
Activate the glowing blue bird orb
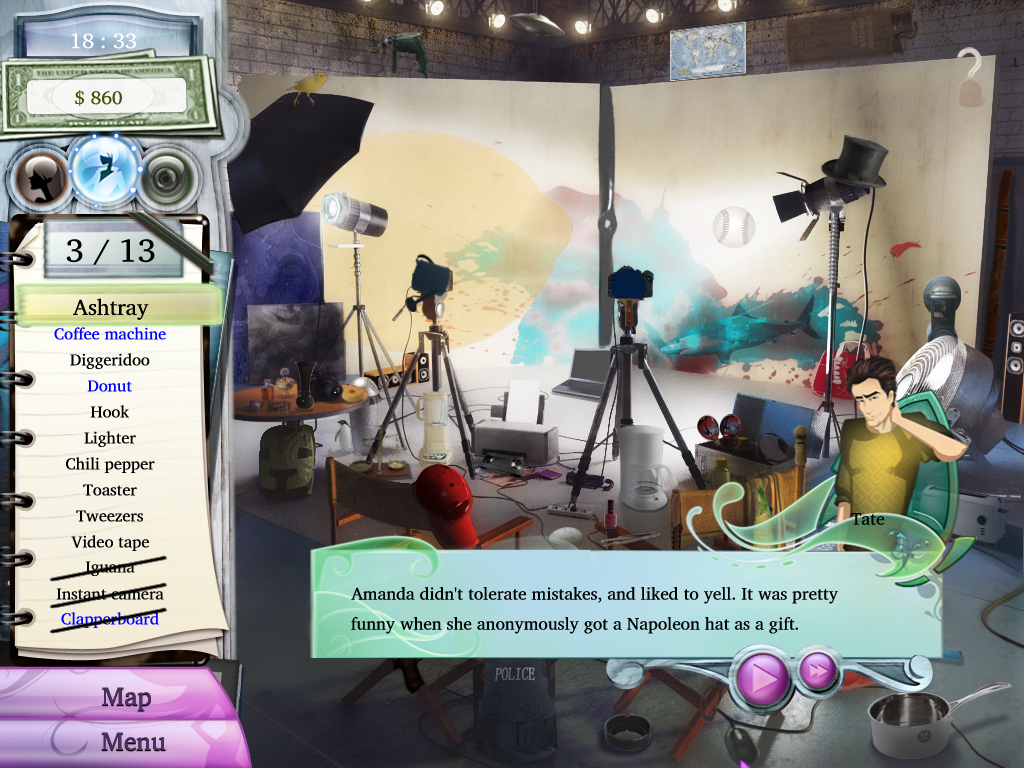106,165
